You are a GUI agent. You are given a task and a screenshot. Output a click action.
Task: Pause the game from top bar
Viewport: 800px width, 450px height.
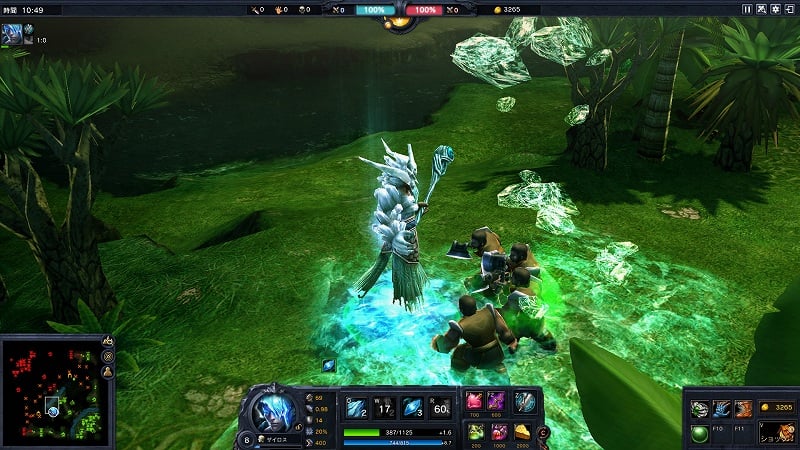pyautogui.click(x=747, y=9)
